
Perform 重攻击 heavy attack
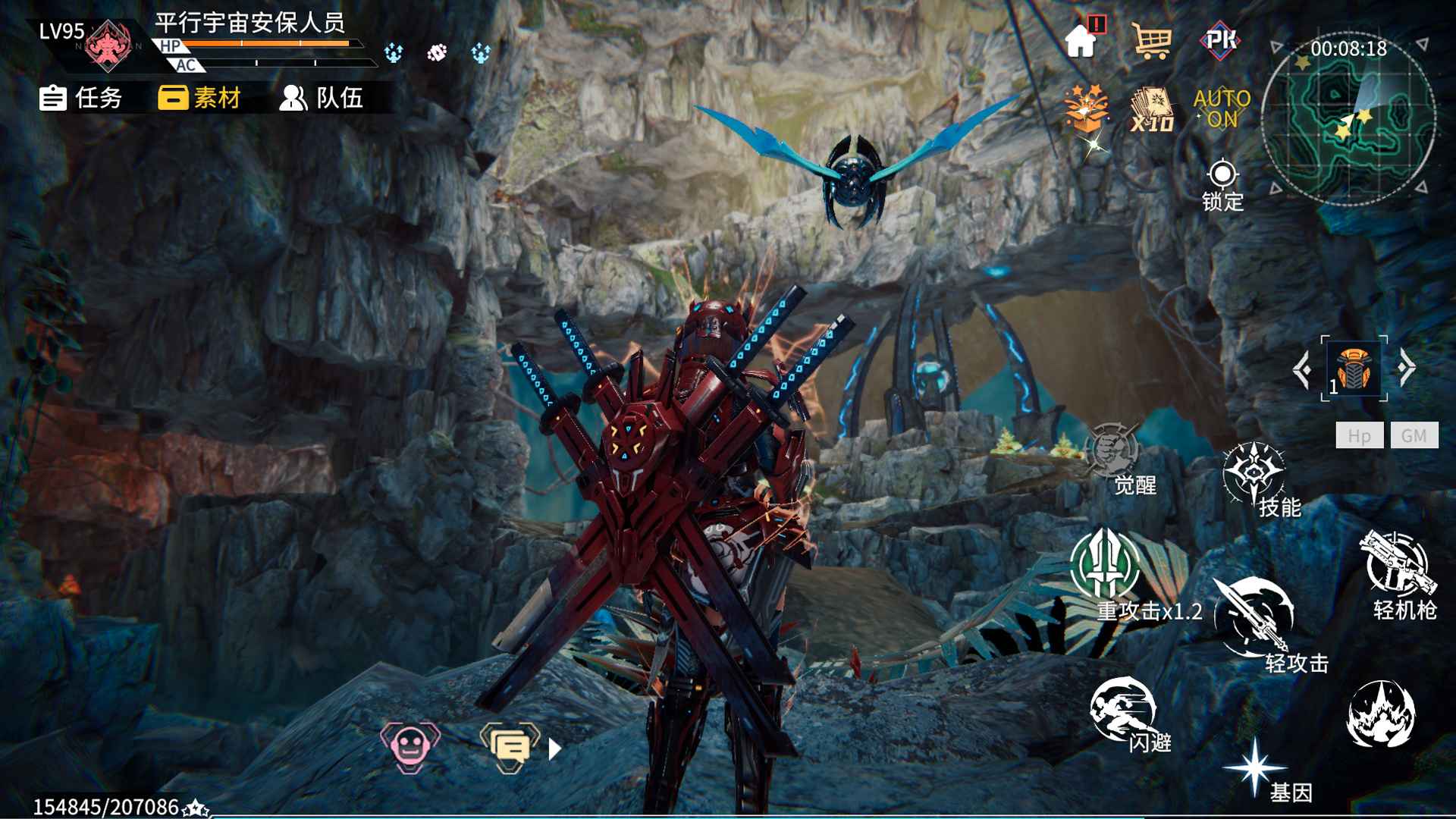pos(1106,566)
